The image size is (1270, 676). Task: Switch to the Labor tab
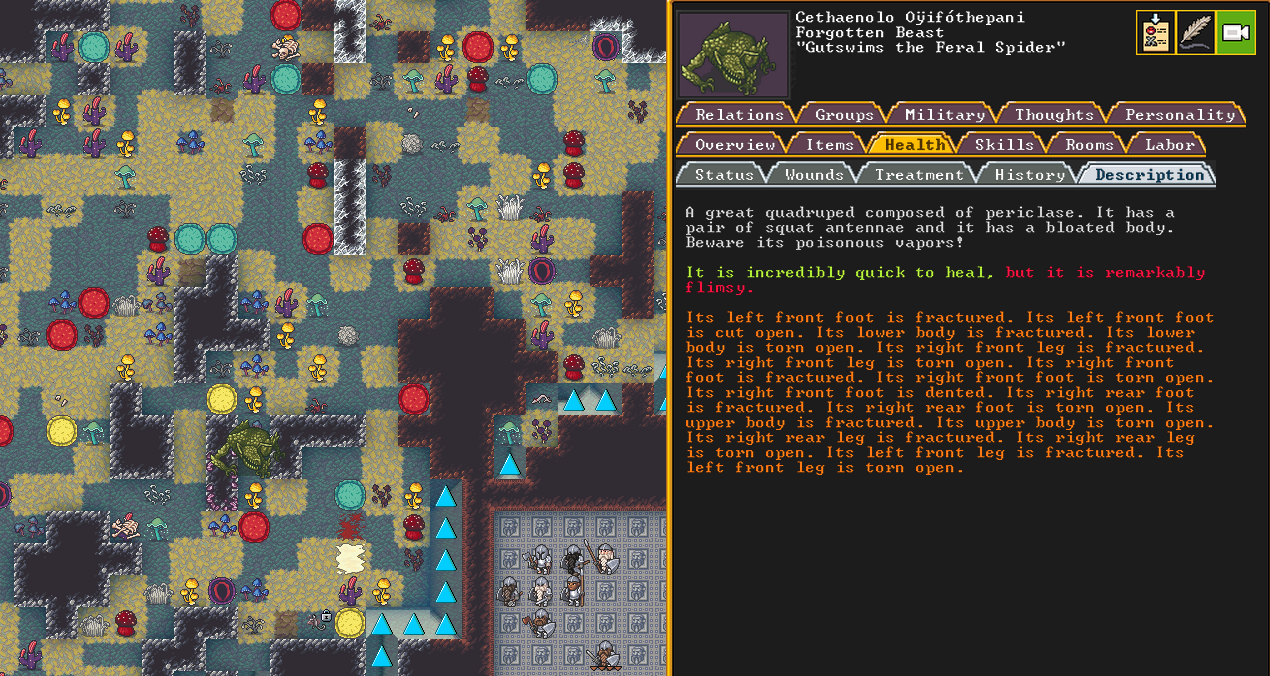[1169, 145]
